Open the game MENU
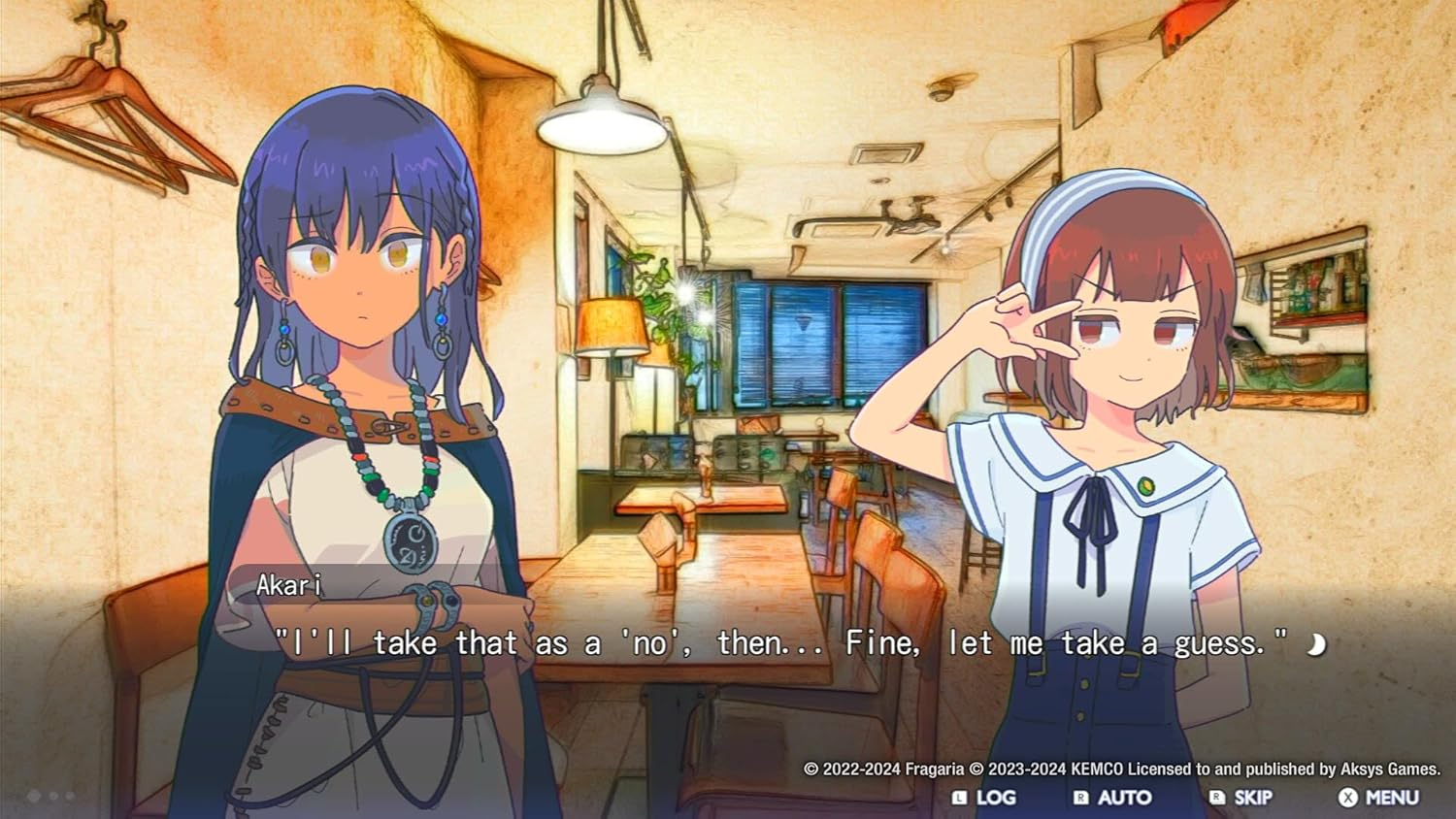Viewport: 1456px width, 819px height. click(x=1393, y=796)
